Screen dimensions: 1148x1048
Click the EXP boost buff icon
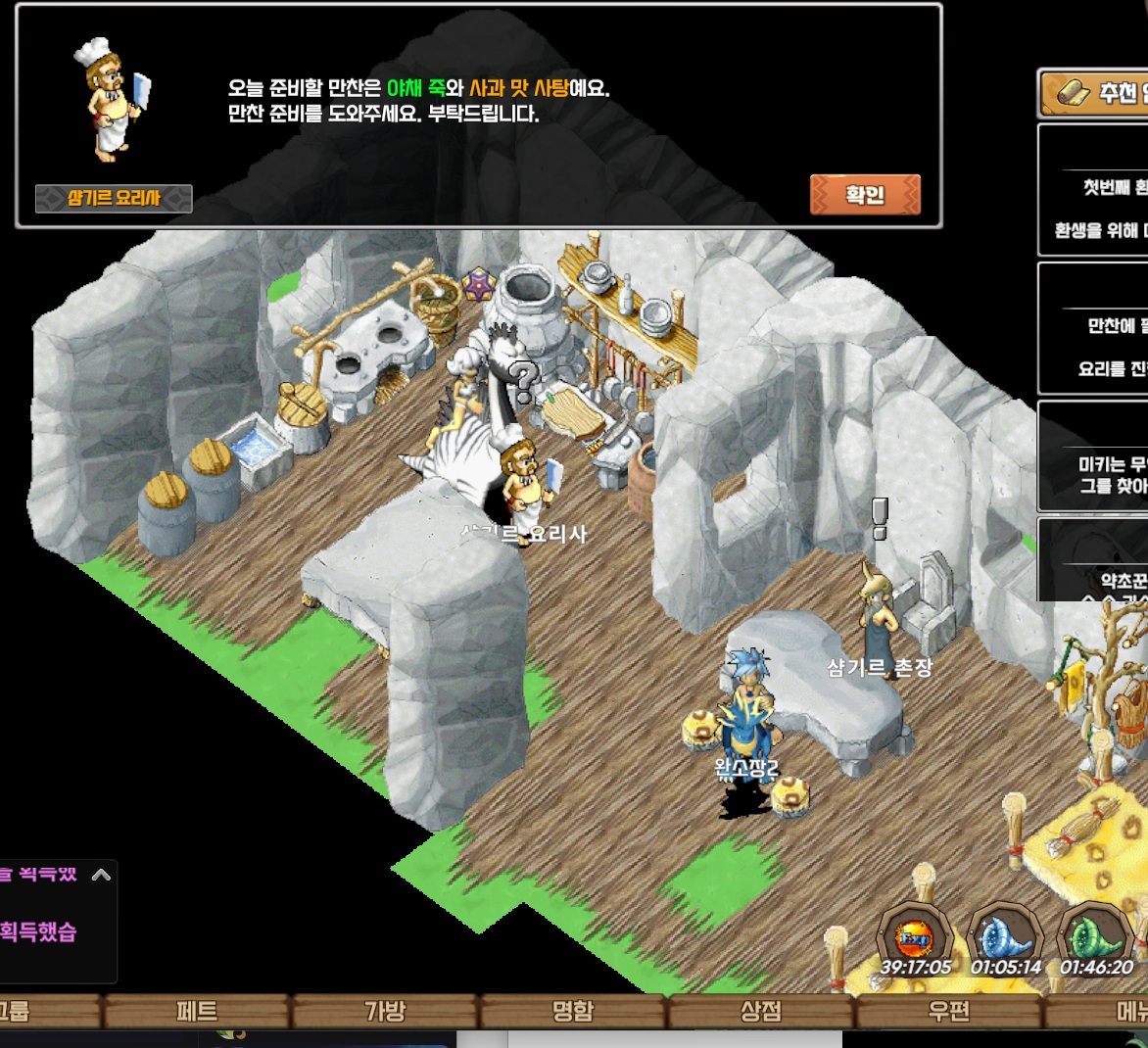click(915, 940)
